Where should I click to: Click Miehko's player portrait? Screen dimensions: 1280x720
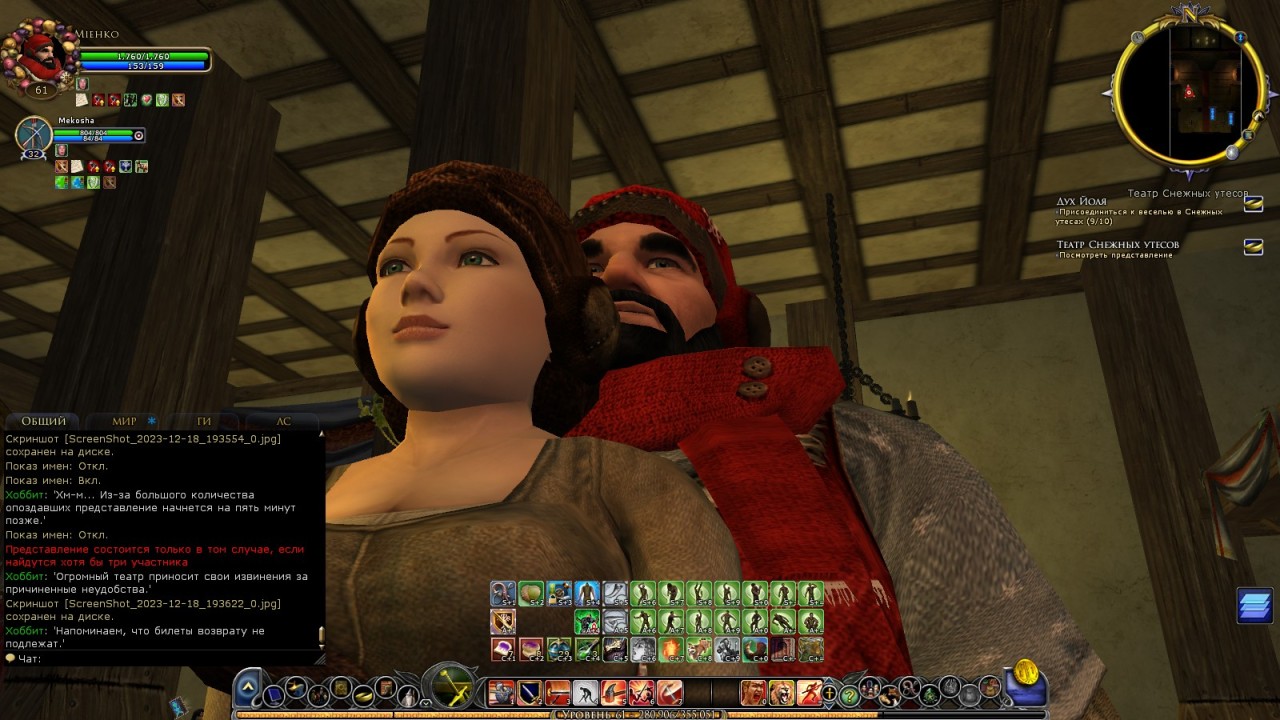click(x=40, y=58)
